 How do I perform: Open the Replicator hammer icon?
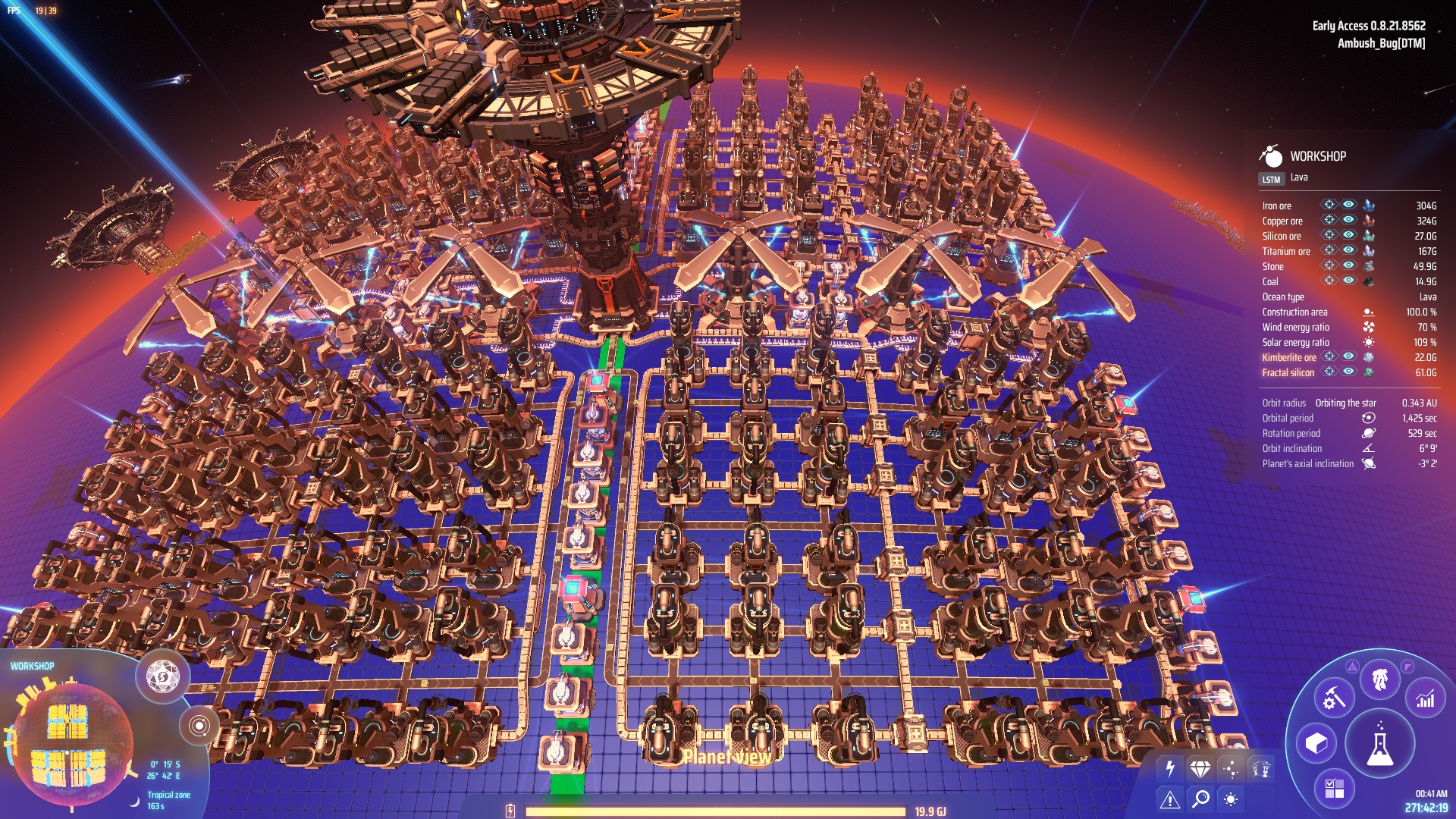[x=1332, y=697]
